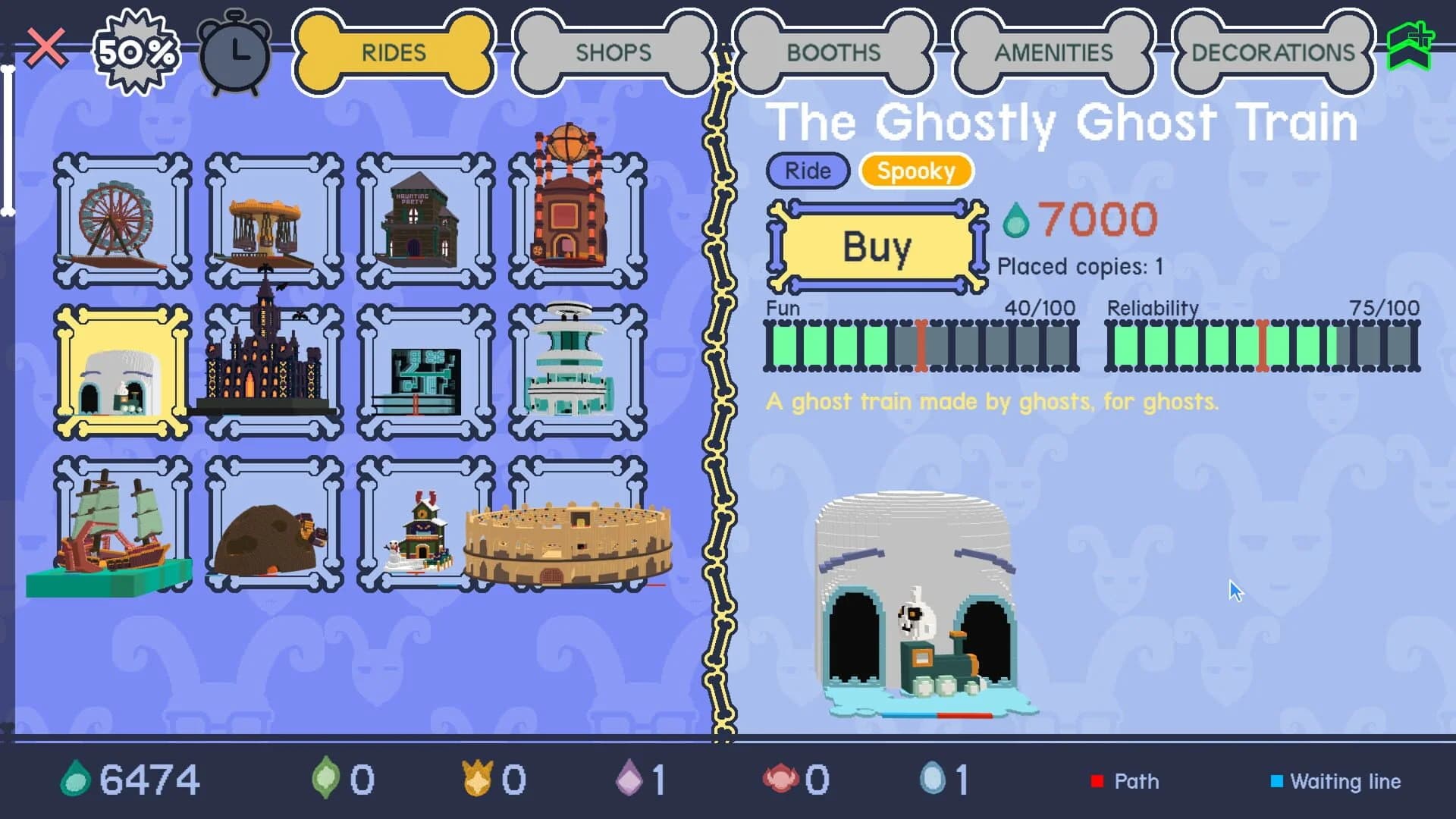
Task: Toggle the Ride type tag
Action: tap(806, 171)
